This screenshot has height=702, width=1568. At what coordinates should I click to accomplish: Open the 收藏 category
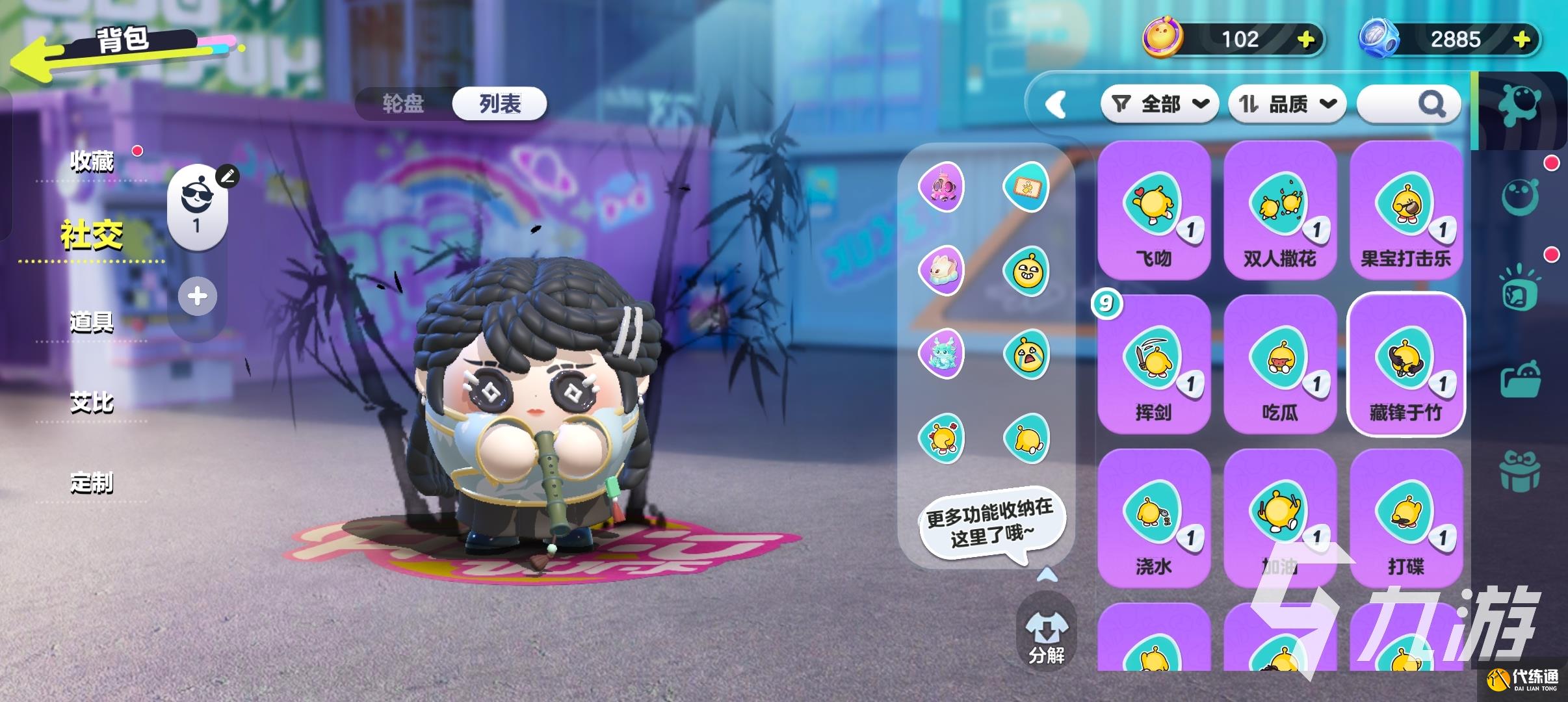(90, 162)
